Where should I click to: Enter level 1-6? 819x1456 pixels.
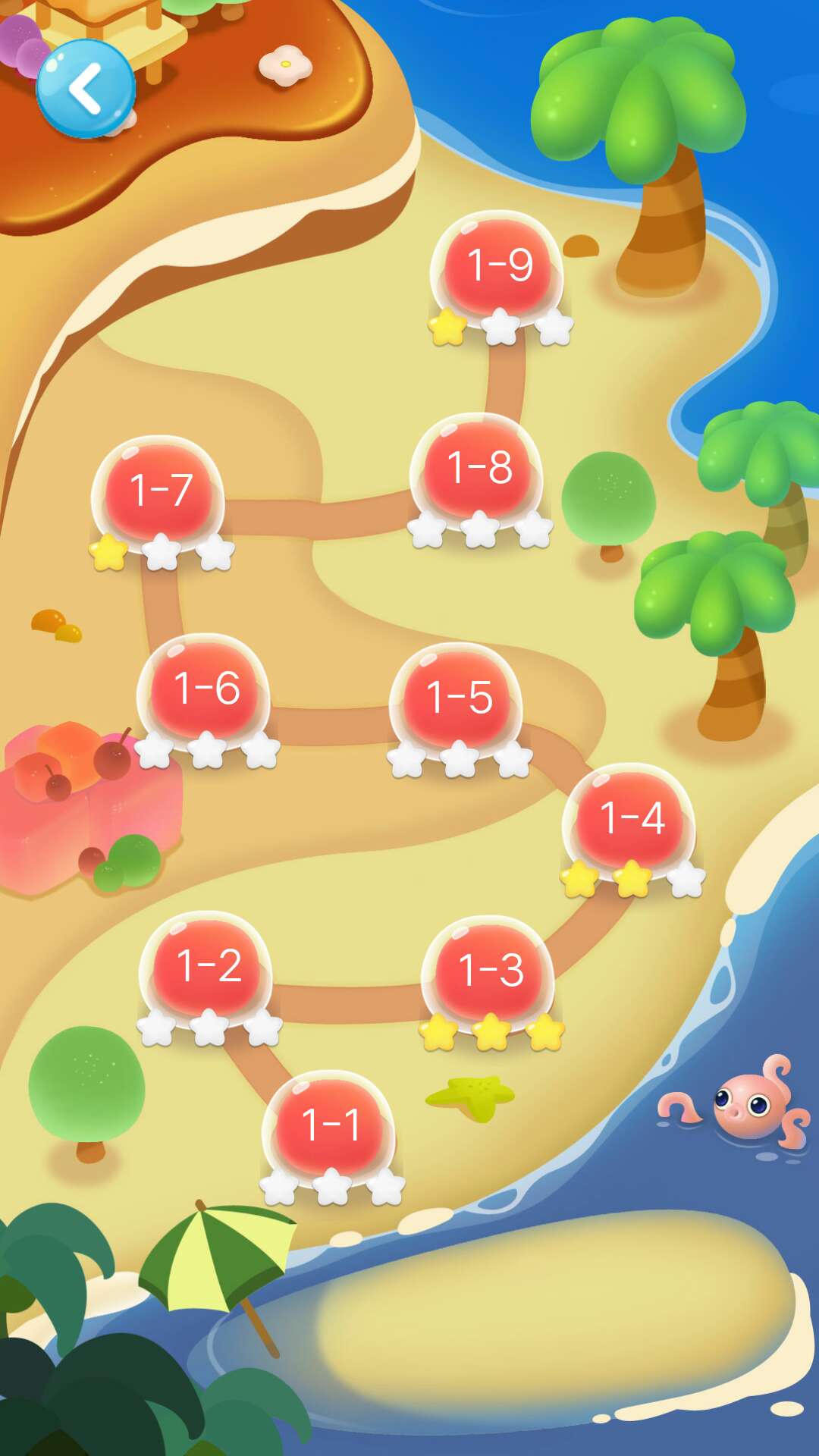point(206,688)
